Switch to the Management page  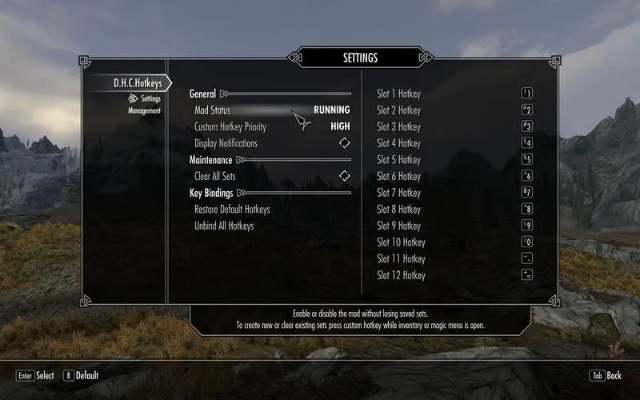(144, 111)
